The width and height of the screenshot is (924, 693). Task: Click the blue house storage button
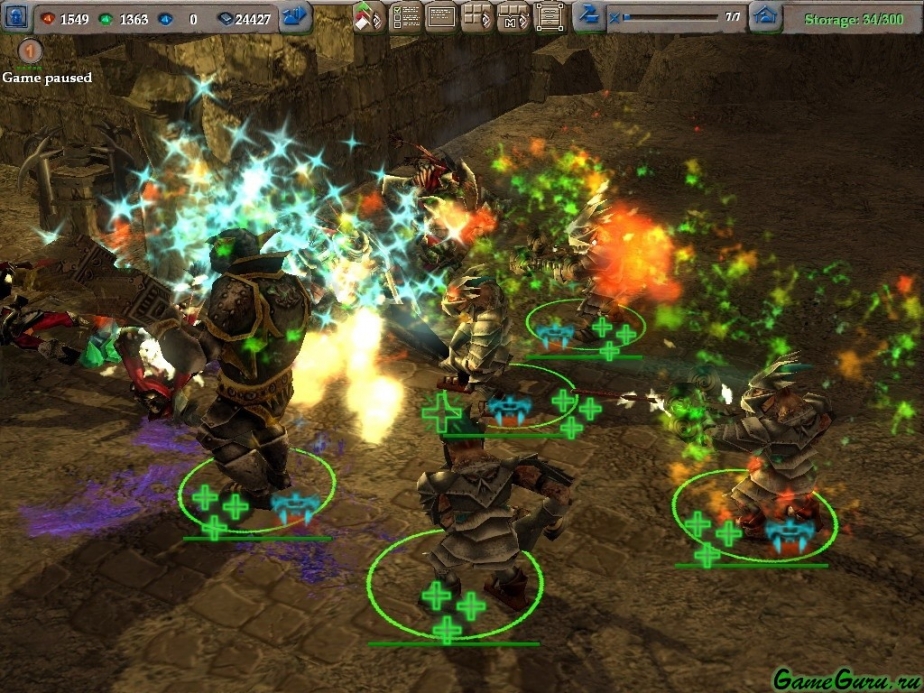pos(766,17)
